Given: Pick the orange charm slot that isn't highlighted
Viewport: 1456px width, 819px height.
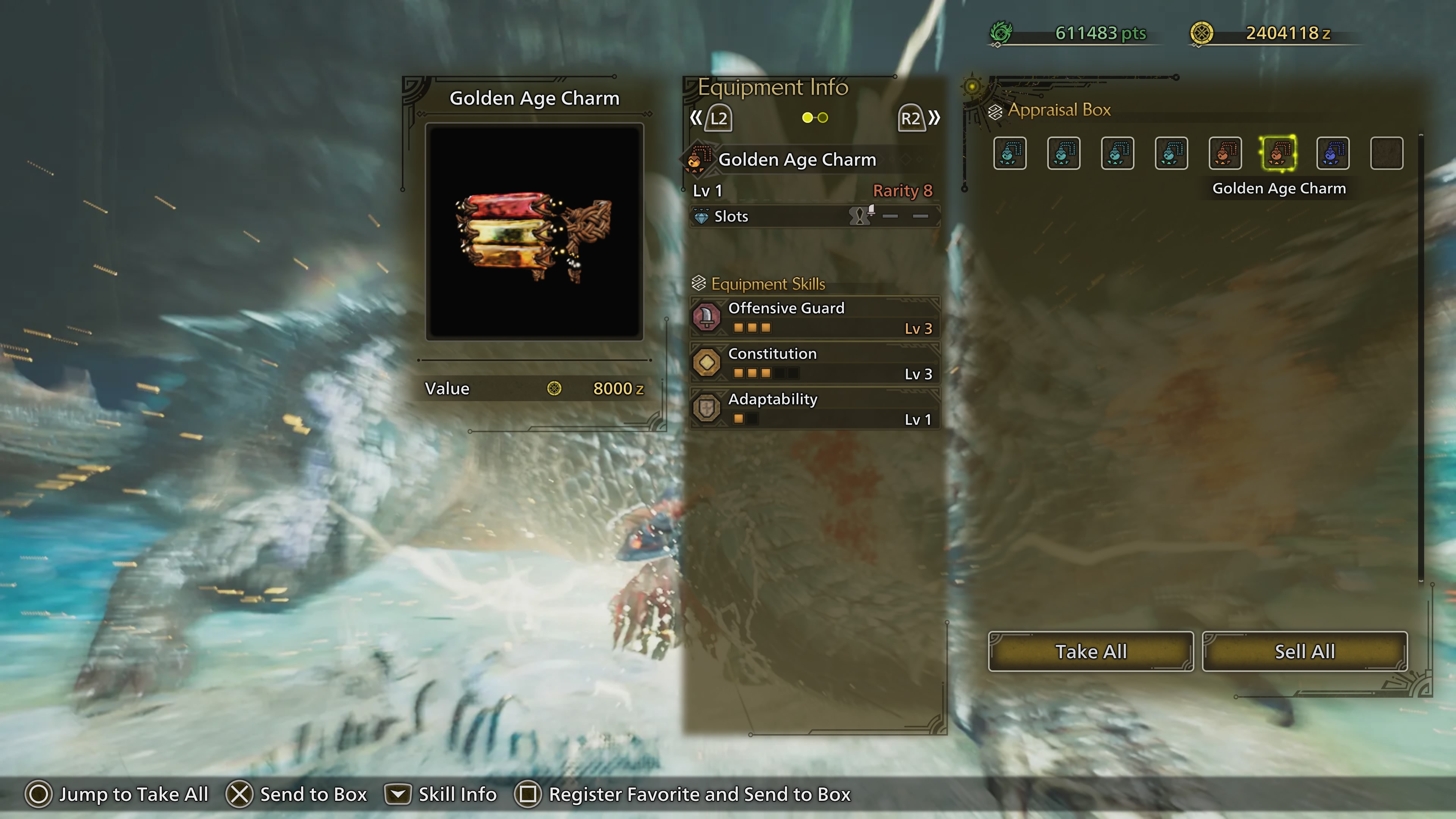Looking at the screenshot, I should pos(1225,153).
